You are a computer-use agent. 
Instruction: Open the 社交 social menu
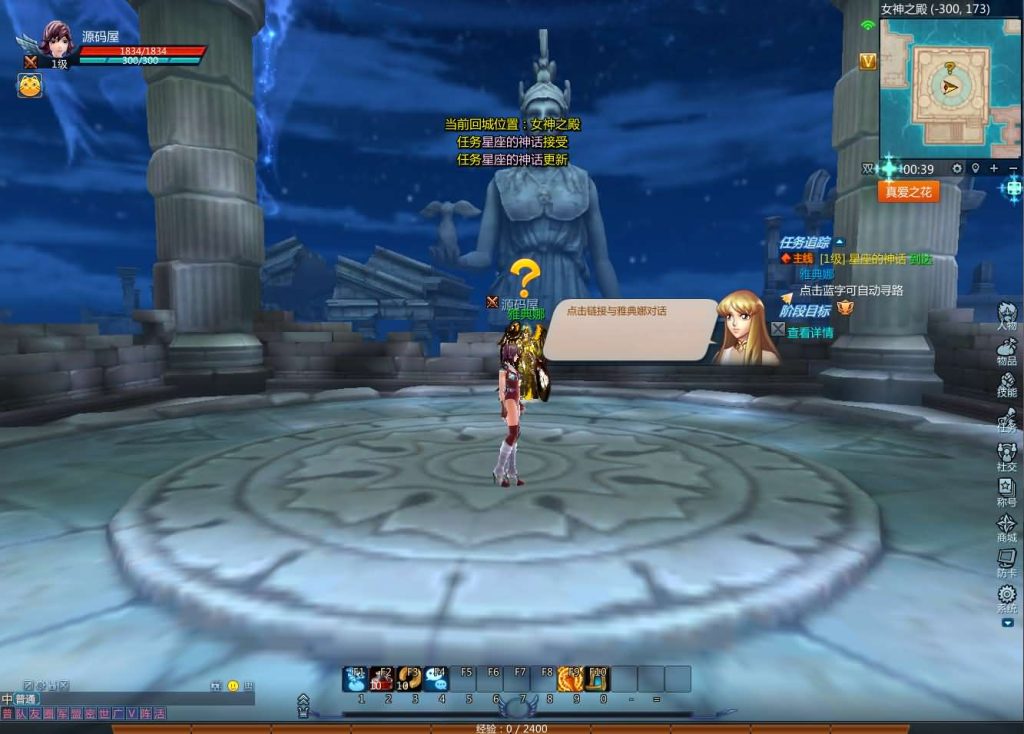(1006, 454)
